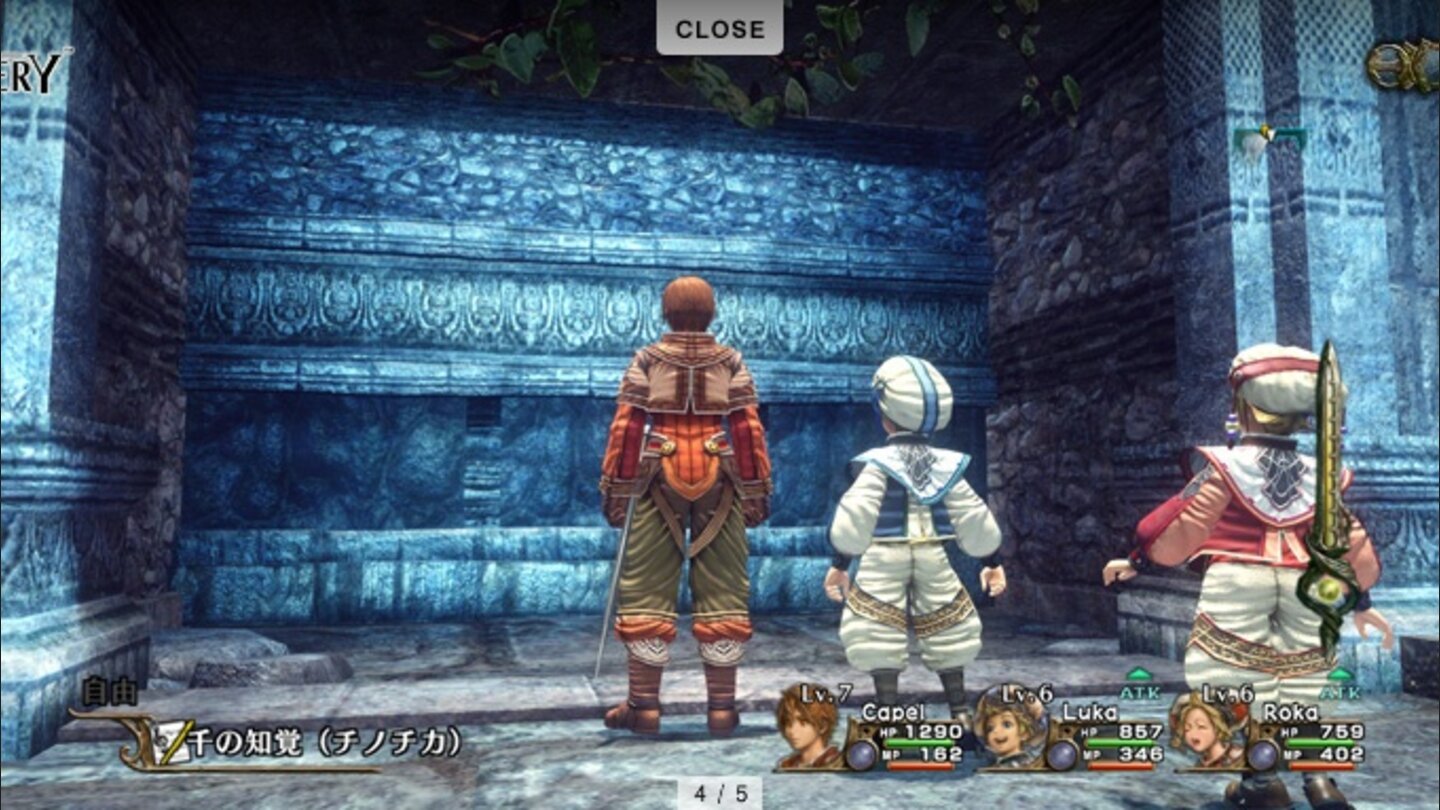Toggle the ATK indicator above Luka
This screenshot has width=1440, height=810.
click(x=1140, y=688)
